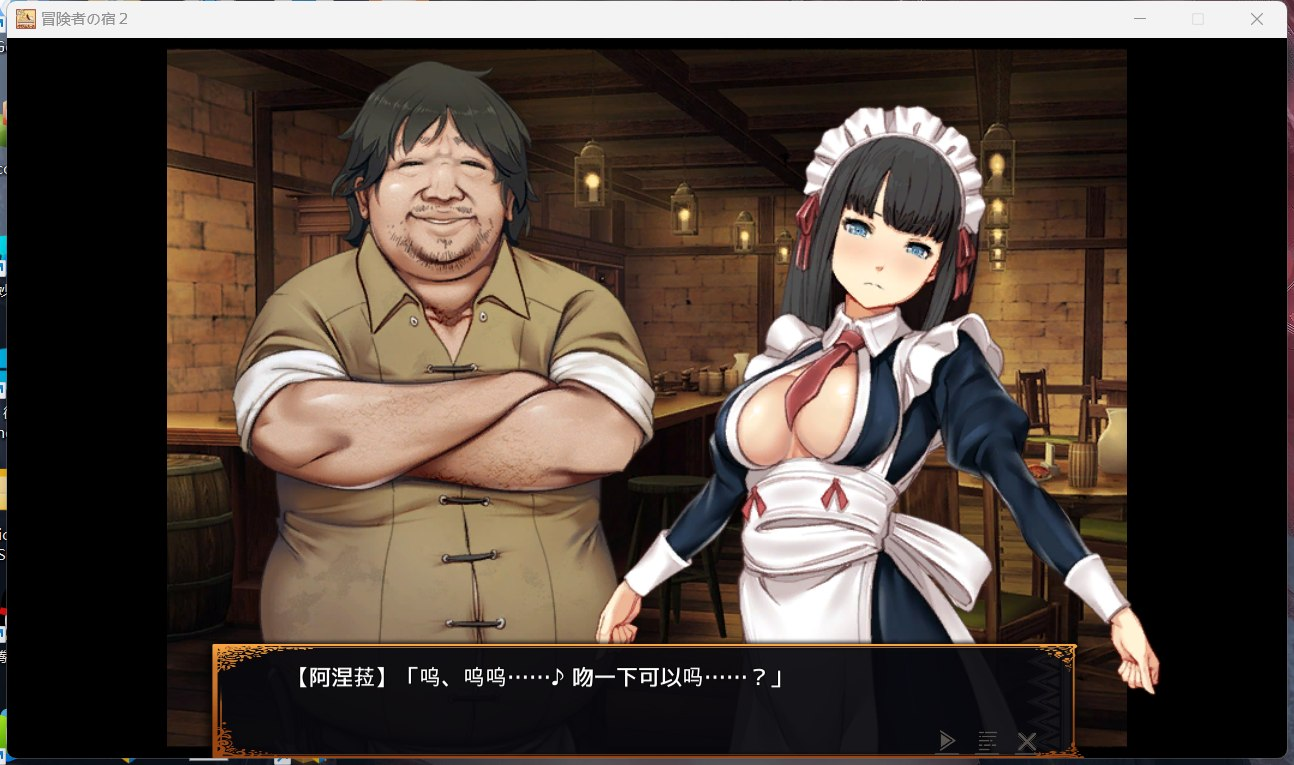Click the advance triangle icon in the dialogue box
This screenshot has width=1294, height=765.
[947, 741]
